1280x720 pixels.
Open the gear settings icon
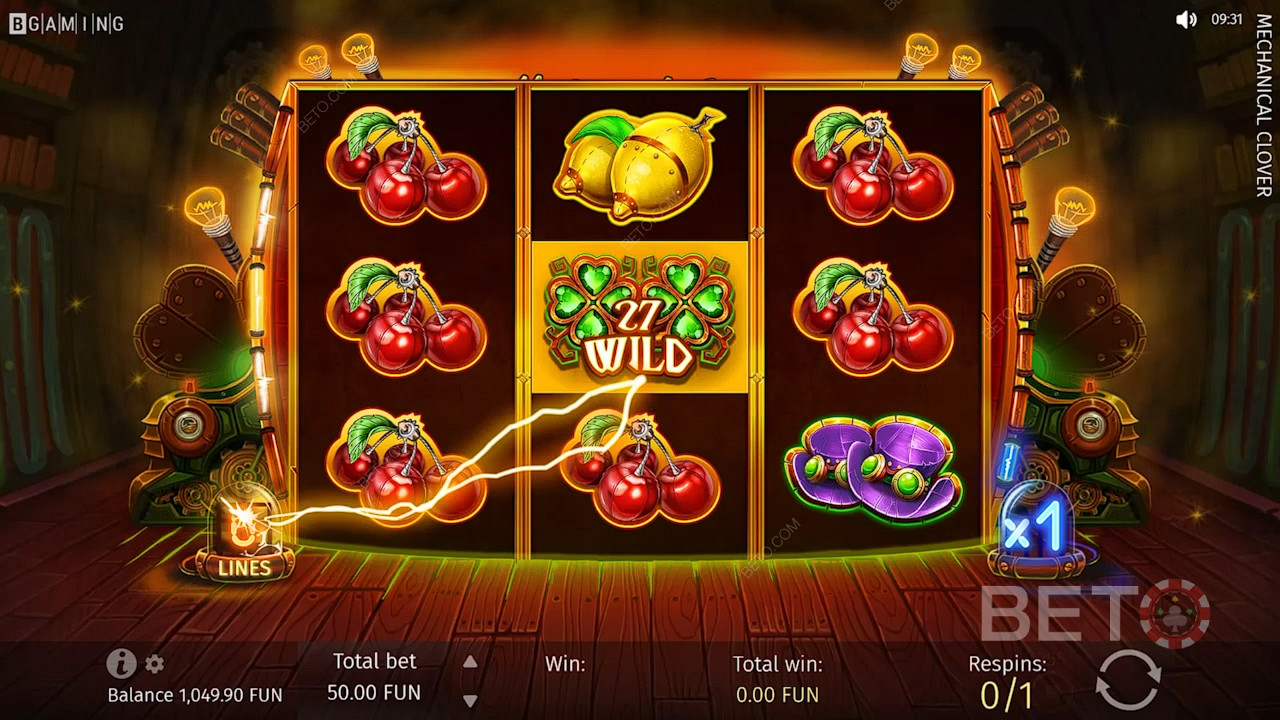pyautogui.click(x=155, y=663)
